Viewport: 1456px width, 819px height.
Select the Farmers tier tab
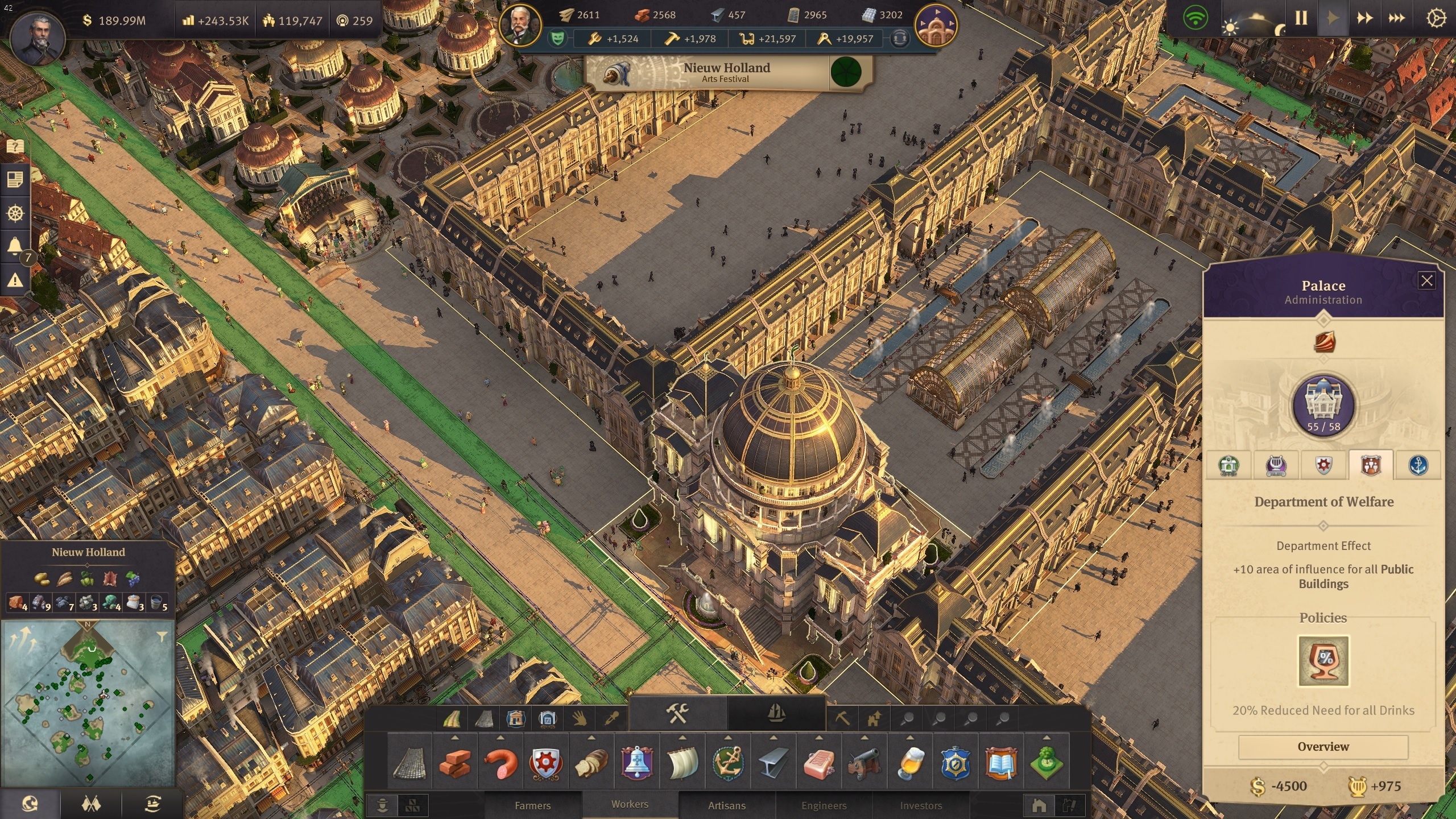(x=532, y=805)
